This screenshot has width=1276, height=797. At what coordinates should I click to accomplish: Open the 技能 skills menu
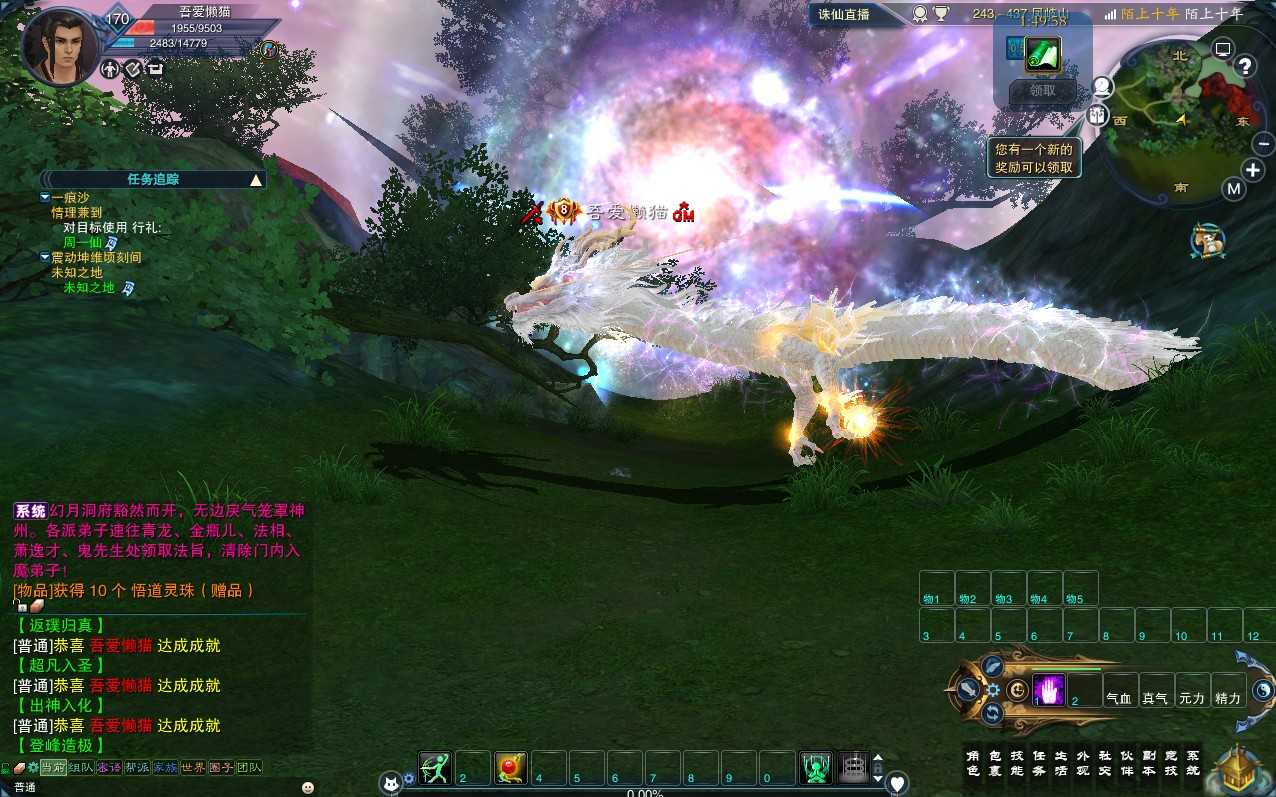click(x=1017, y=762)
